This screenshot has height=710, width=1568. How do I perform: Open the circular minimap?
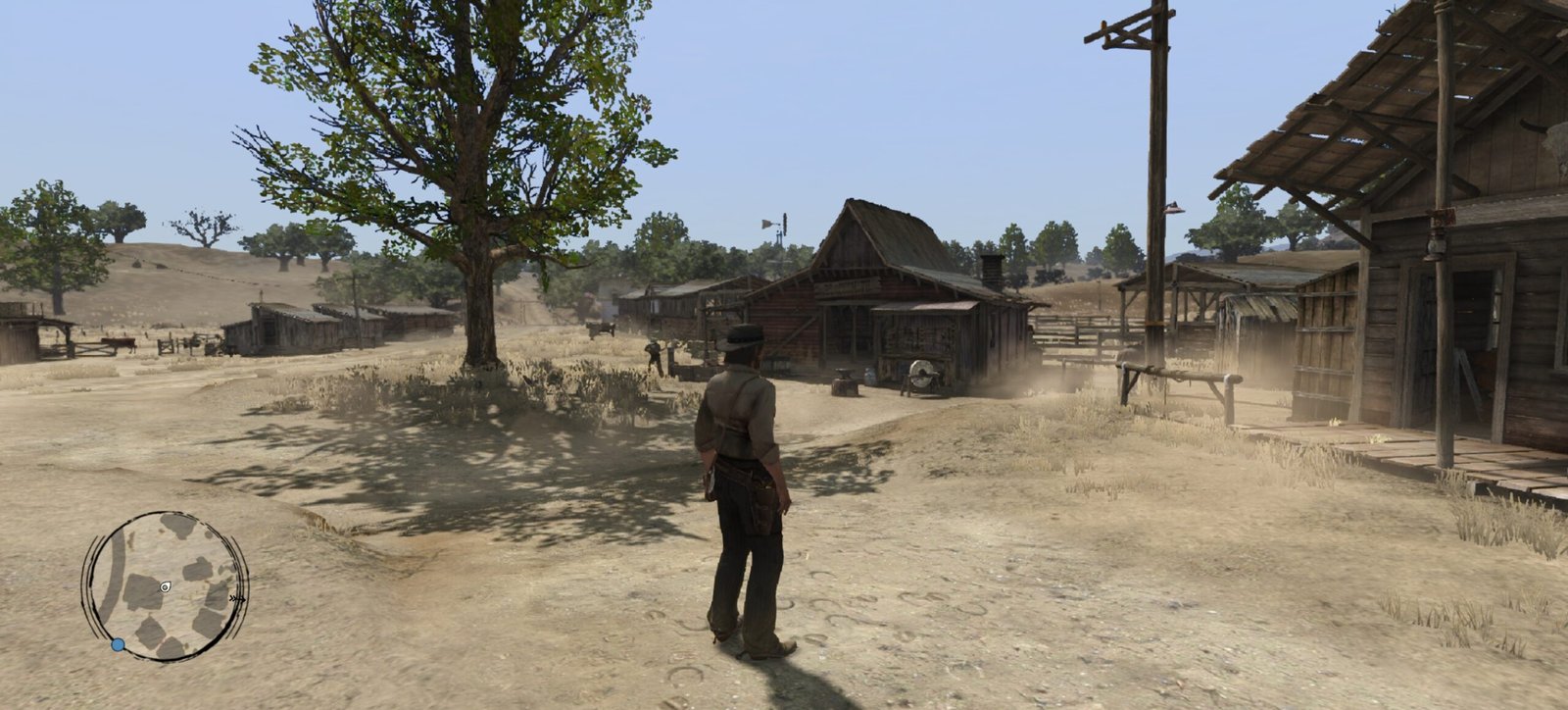click(x=164, y=585)
